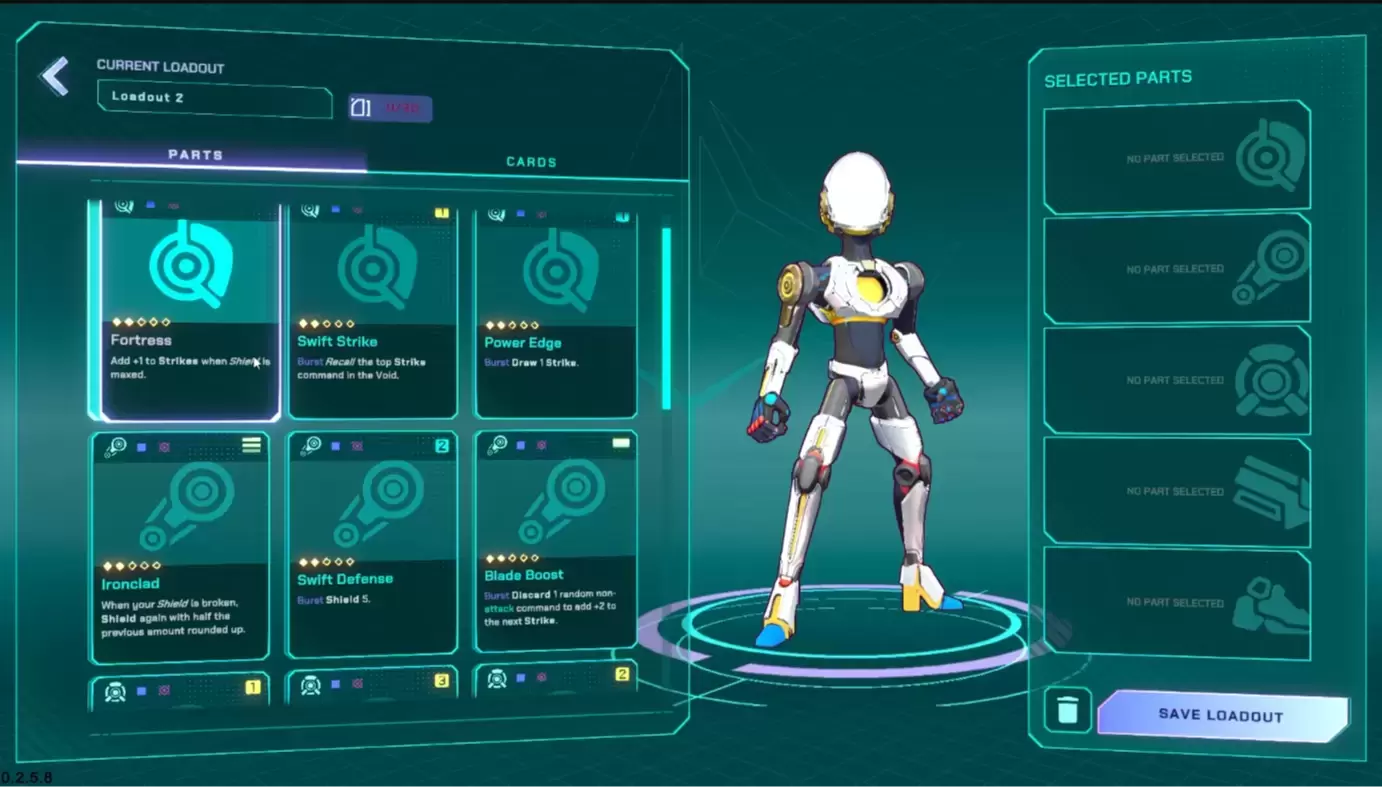Go back with the arrow button
This screenshot has width=1382, height=787.
(x=55, y=77)
